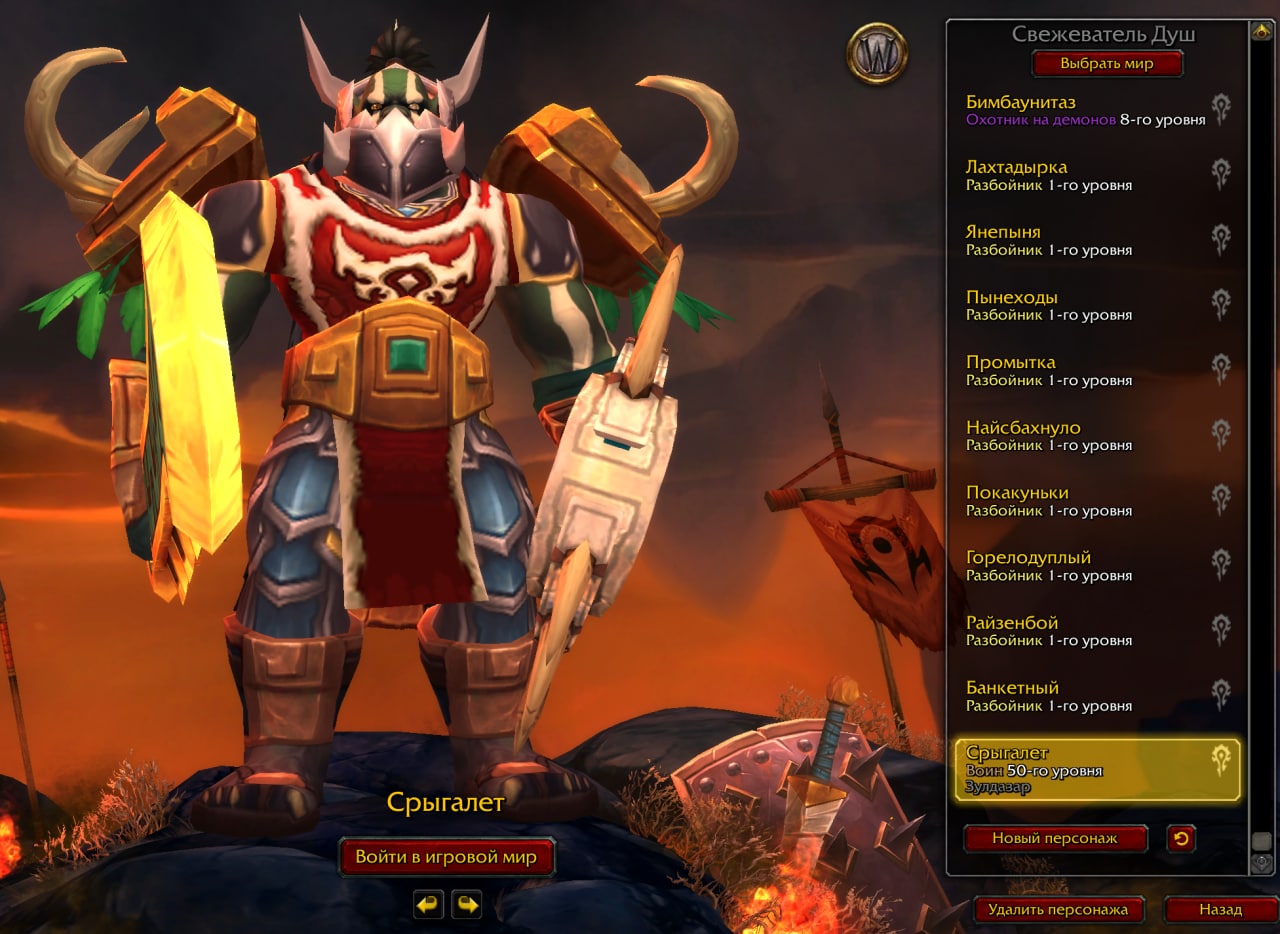1280x934 pixels.
Task: Pick the Горелодуплый character row
Action: pos(1085,566)
